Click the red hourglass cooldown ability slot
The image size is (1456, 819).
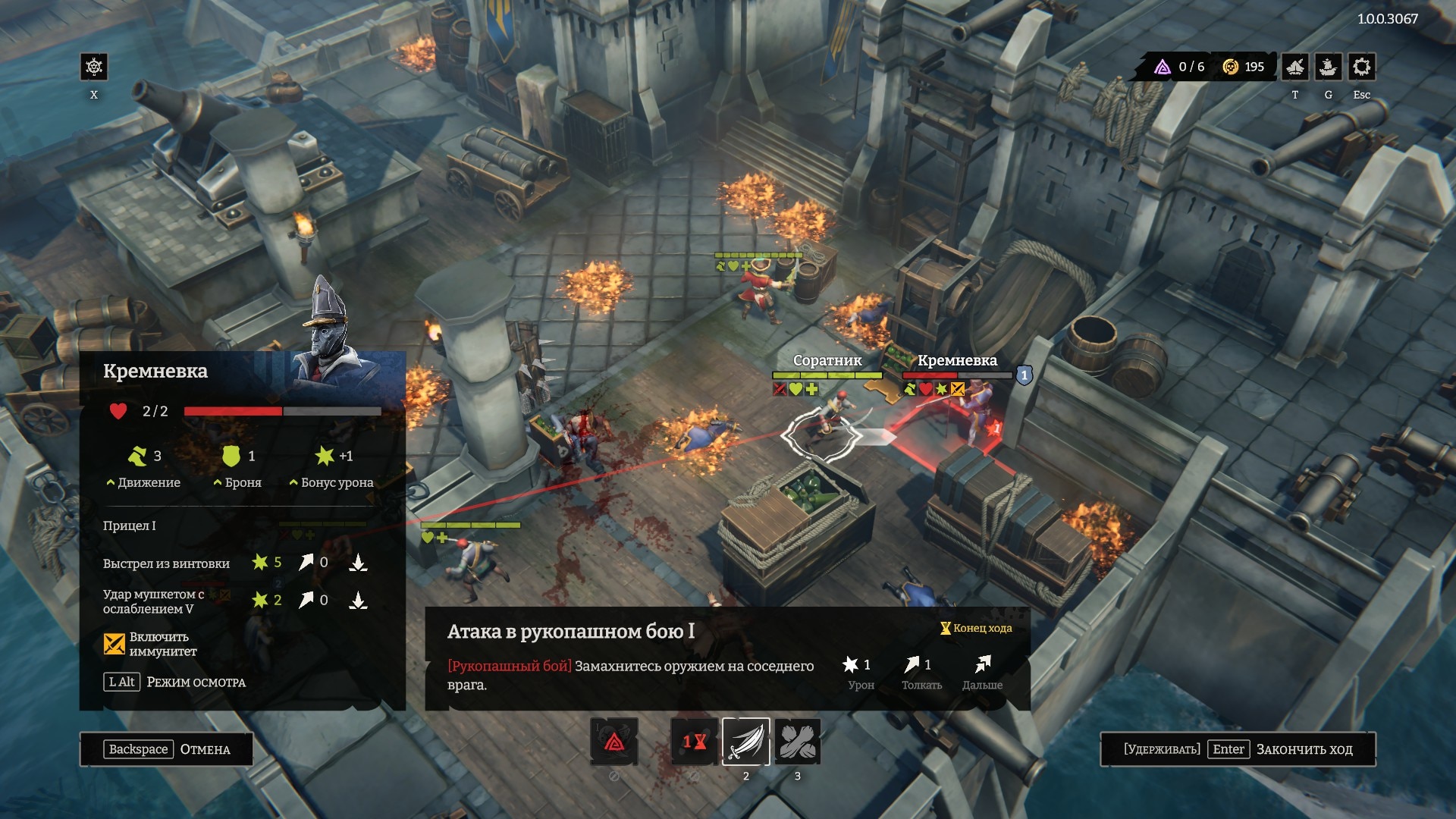[x=695, y=741]
